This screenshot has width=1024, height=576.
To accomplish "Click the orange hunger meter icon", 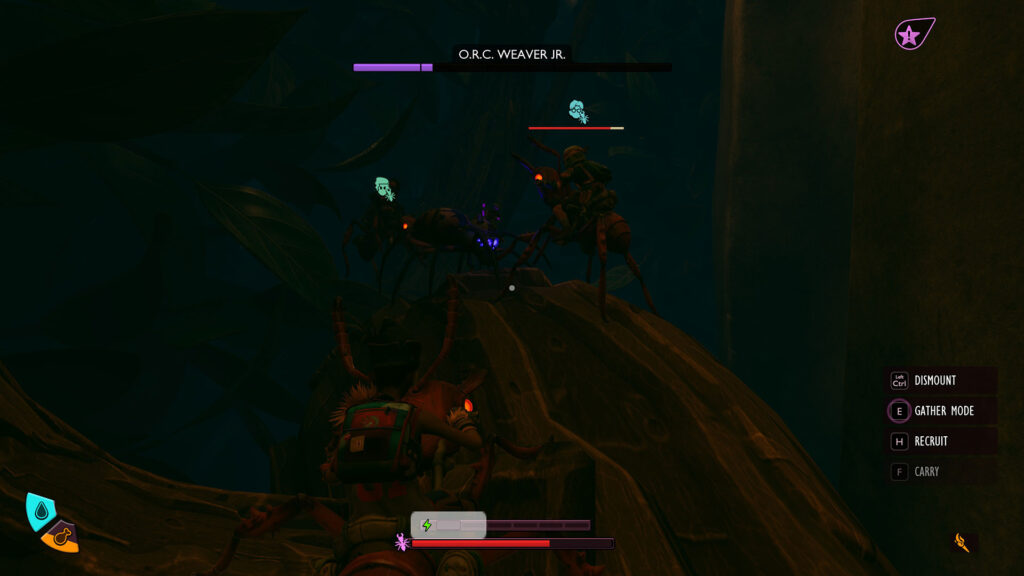I will click(62, 538).
